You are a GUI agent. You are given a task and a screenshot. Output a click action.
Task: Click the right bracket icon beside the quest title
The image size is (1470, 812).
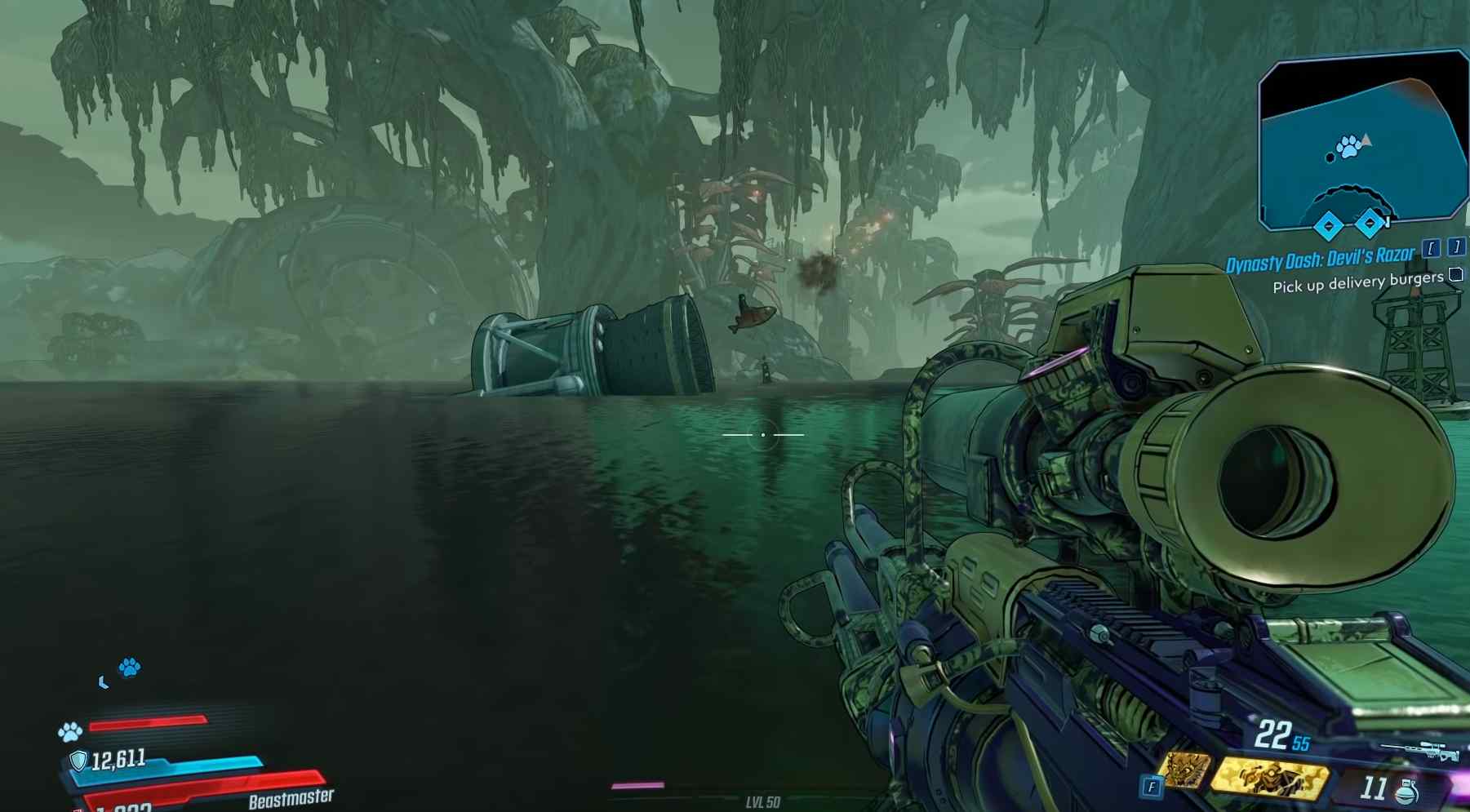pos(1456,249)
